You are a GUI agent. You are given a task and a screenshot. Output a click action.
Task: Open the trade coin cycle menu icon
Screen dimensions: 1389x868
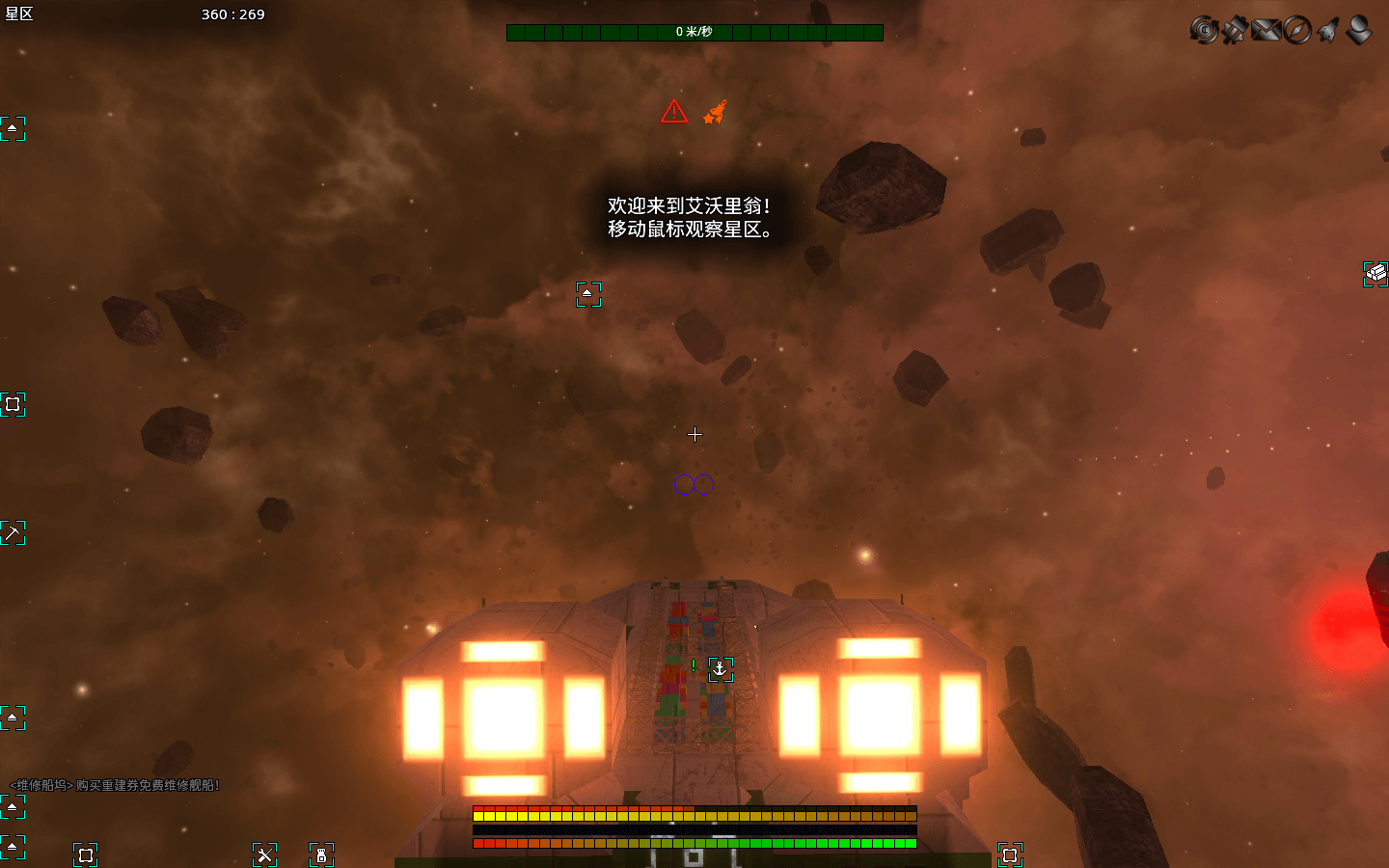[1203, 30]
